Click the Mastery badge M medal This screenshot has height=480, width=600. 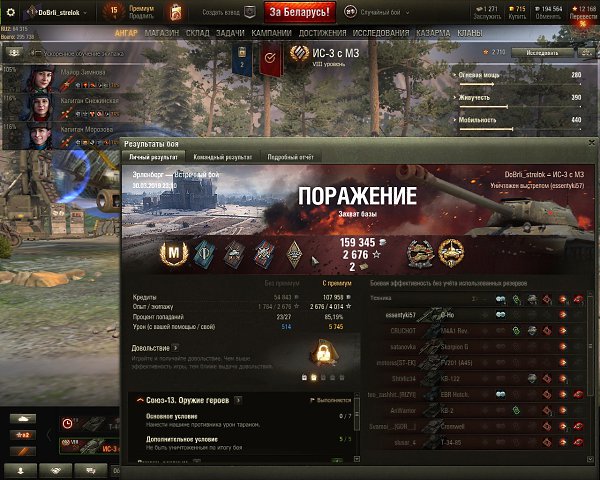(x=176, y=255)
